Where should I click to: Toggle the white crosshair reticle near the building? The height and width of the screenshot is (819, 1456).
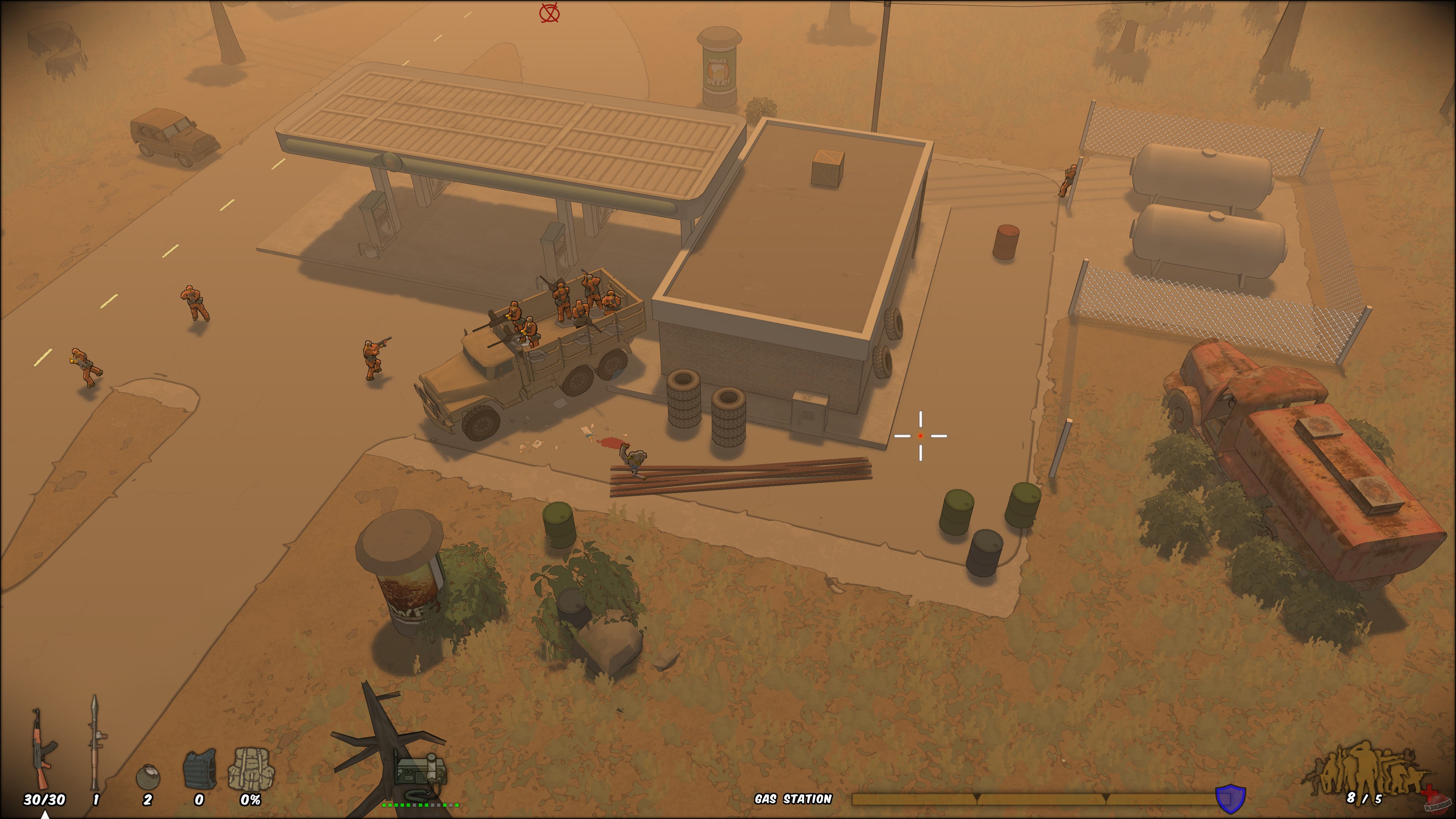[x=920, y=436]
